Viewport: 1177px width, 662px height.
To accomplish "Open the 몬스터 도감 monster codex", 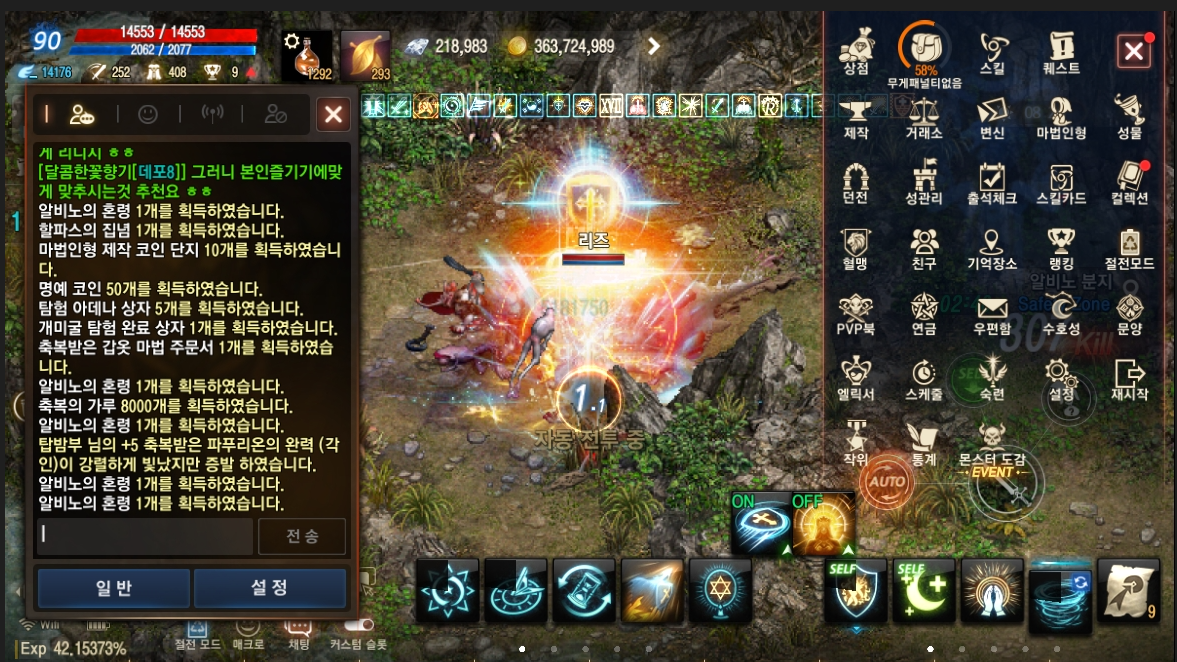I will [x=992, y=441].
